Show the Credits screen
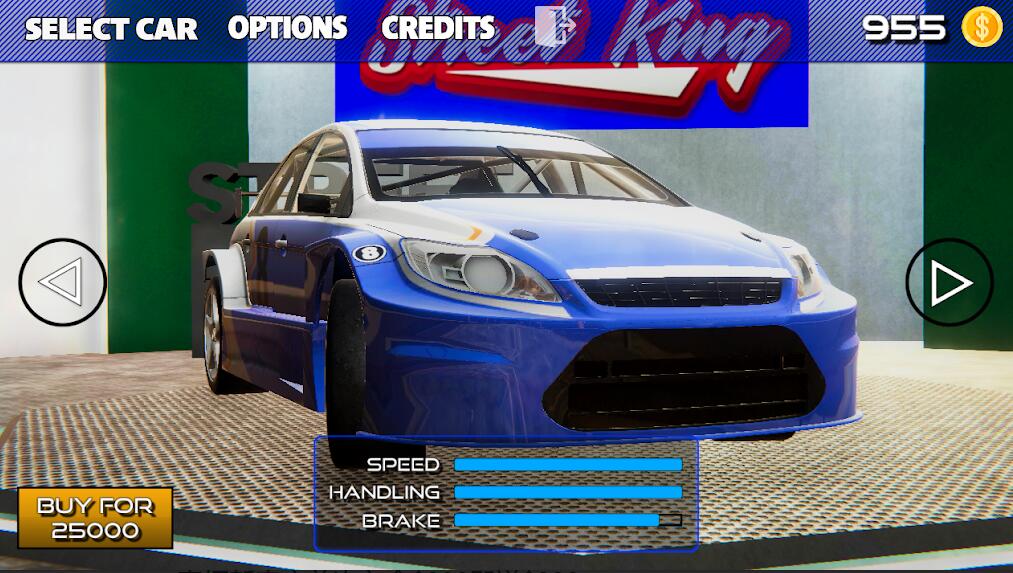This screenshot has height=573, width=1013. 438,28
